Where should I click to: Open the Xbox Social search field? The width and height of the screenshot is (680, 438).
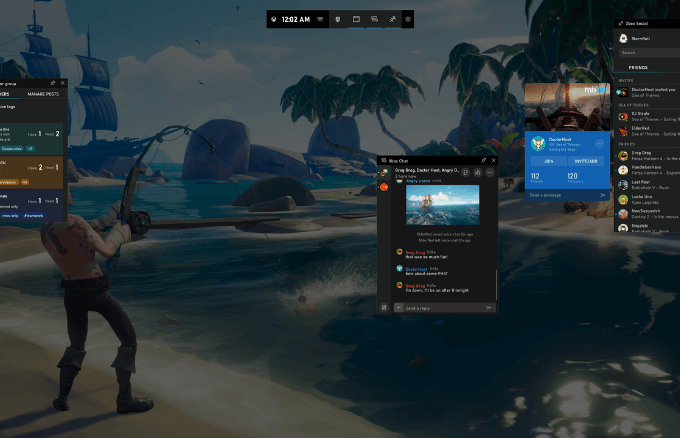[645, 52]
